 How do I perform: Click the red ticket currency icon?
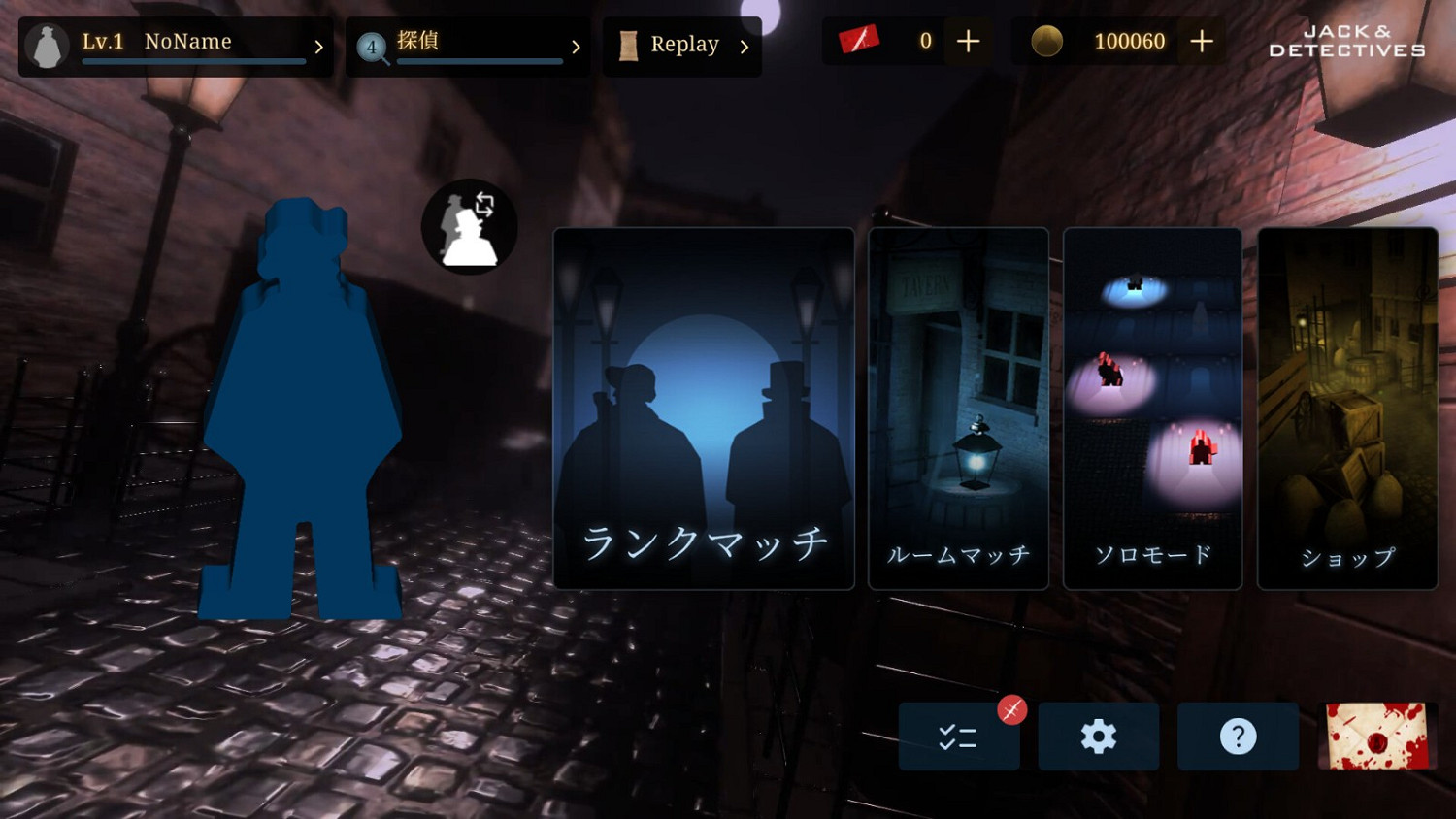point(858,41)
